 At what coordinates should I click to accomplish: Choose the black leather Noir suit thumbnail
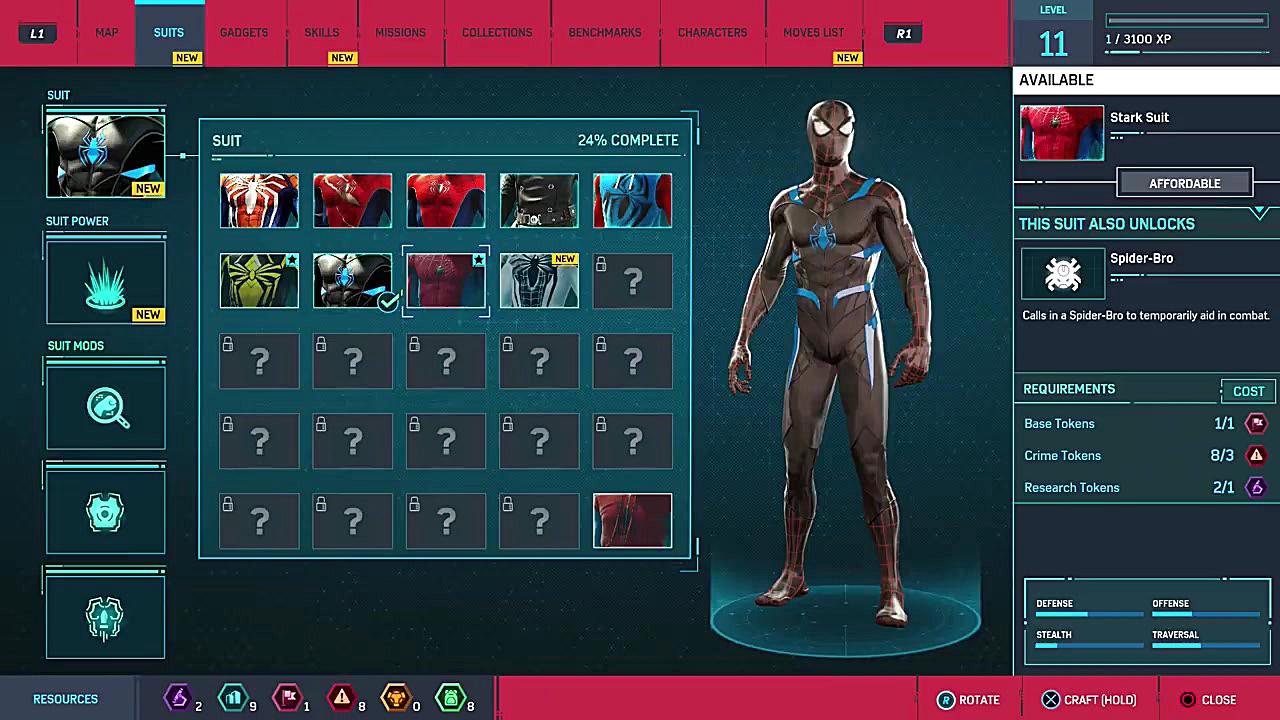[539, 201]
